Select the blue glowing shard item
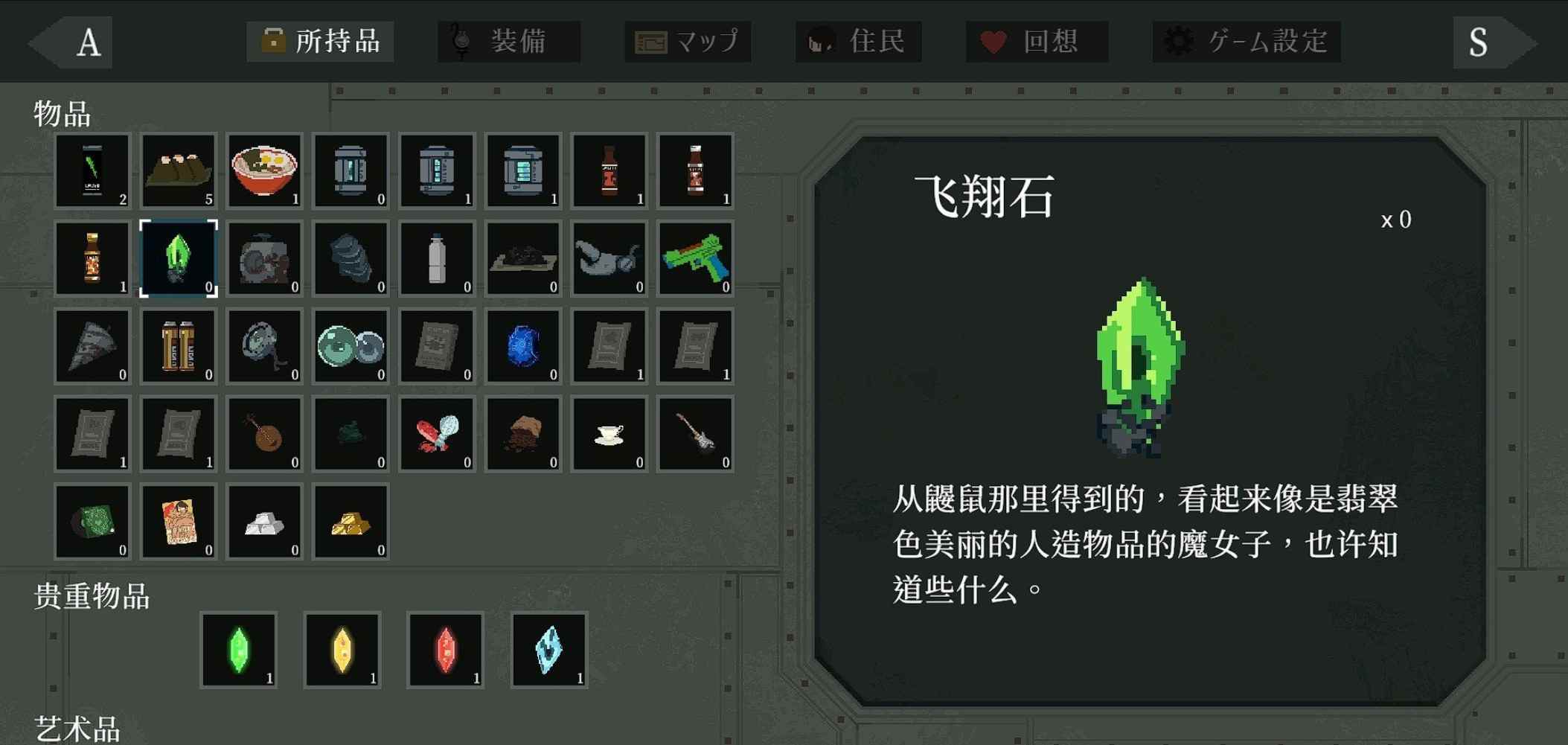 point(522,346)
